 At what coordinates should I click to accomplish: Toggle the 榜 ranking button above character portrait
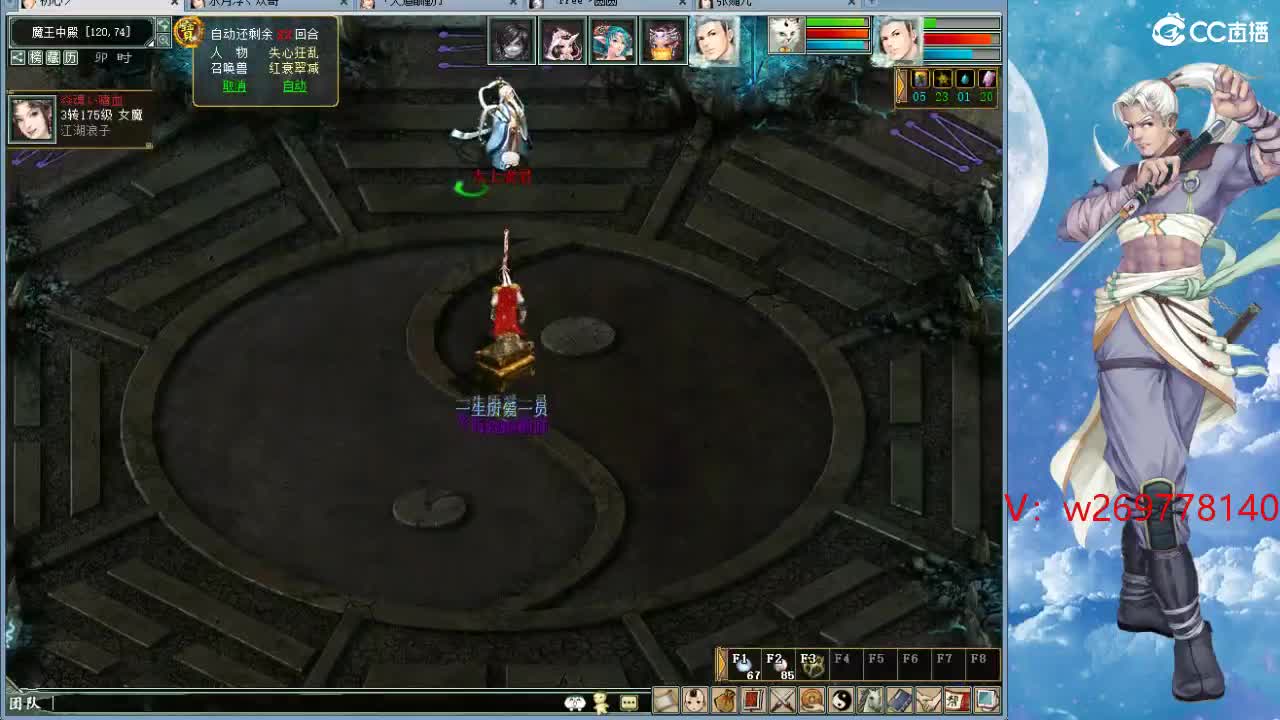tap(37, 57)
